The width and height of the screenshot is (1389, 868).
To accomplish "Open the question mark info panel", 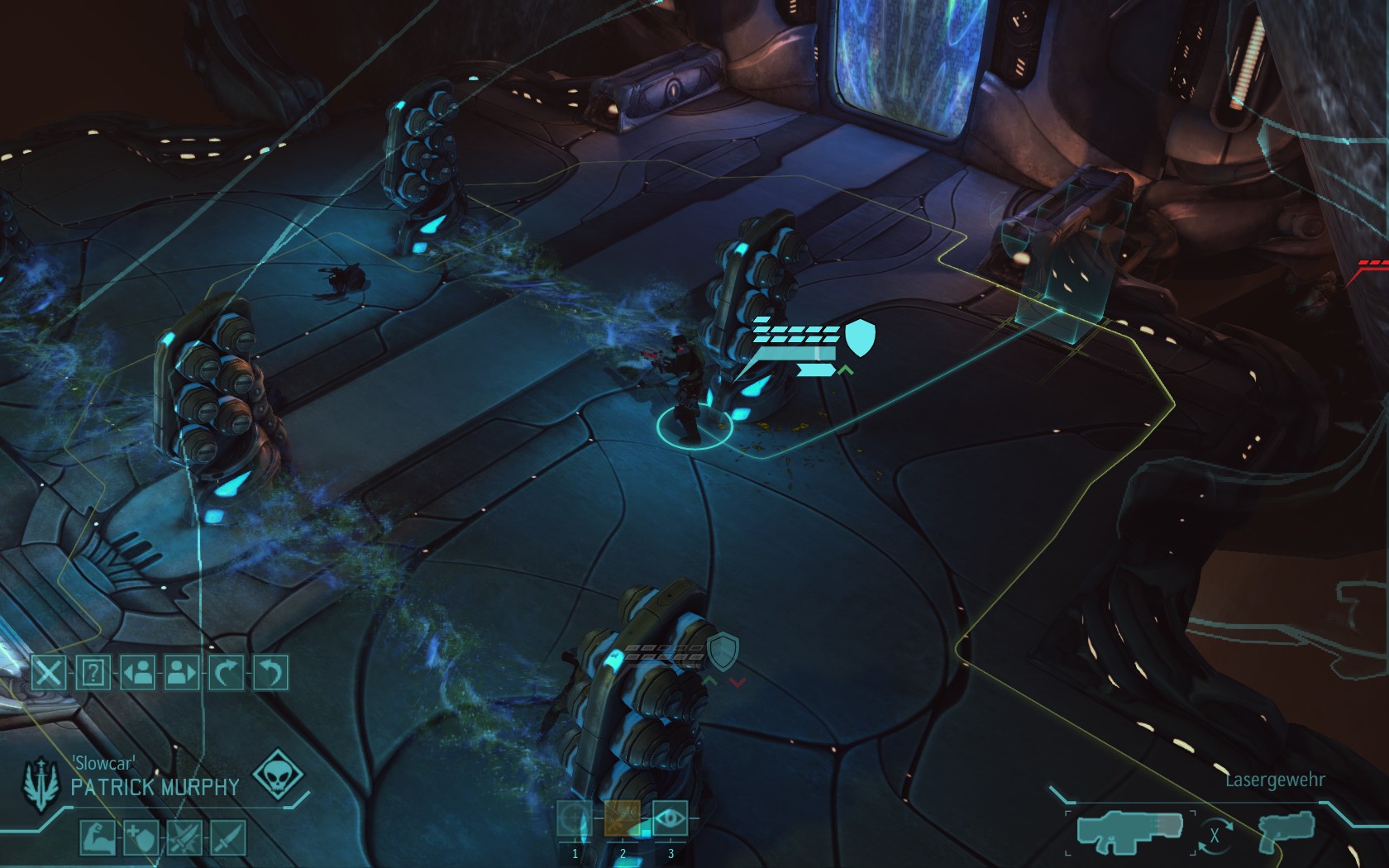I will pos(93,673).
